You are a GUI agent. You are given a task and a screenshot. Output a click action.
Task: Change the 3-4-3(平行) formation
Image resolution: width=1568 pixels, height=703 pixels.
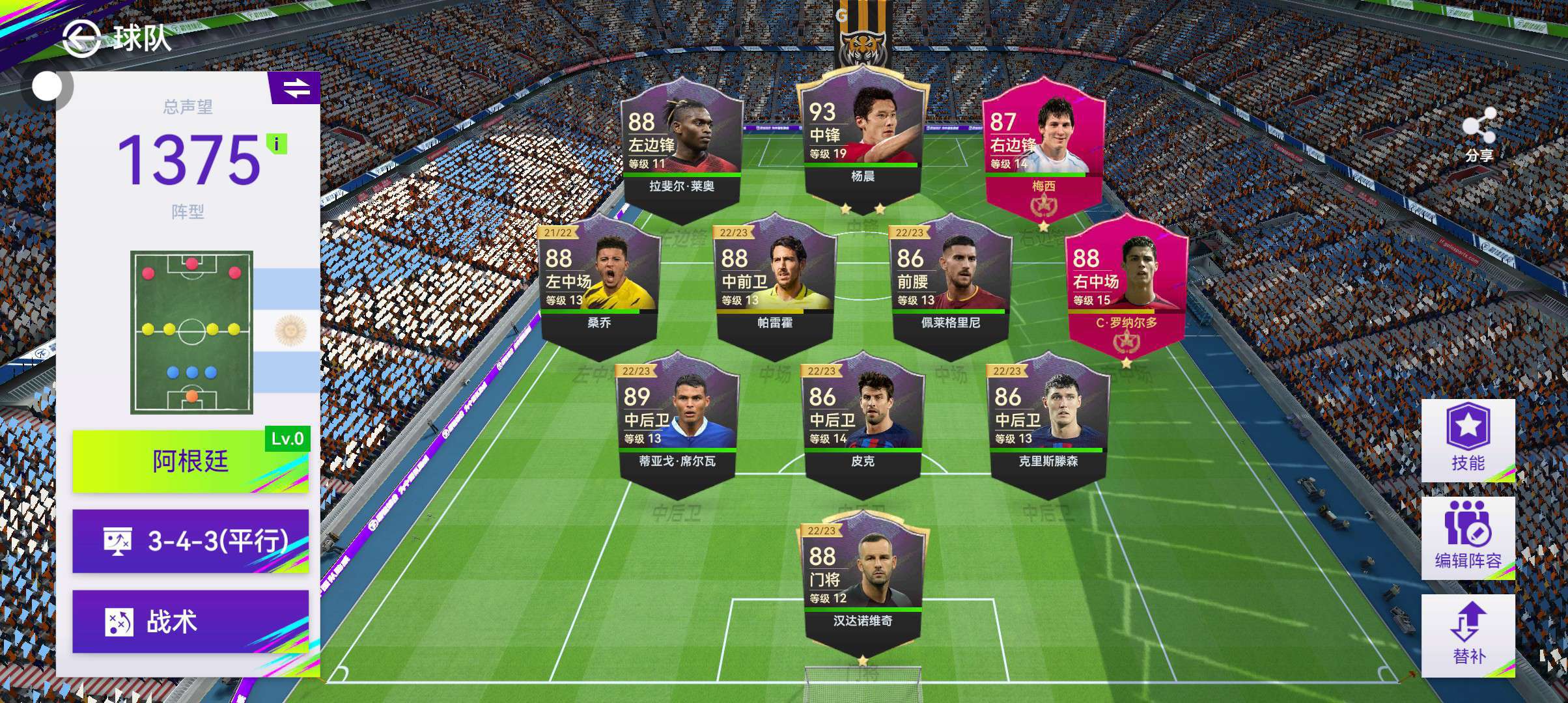tap(190, 541)
